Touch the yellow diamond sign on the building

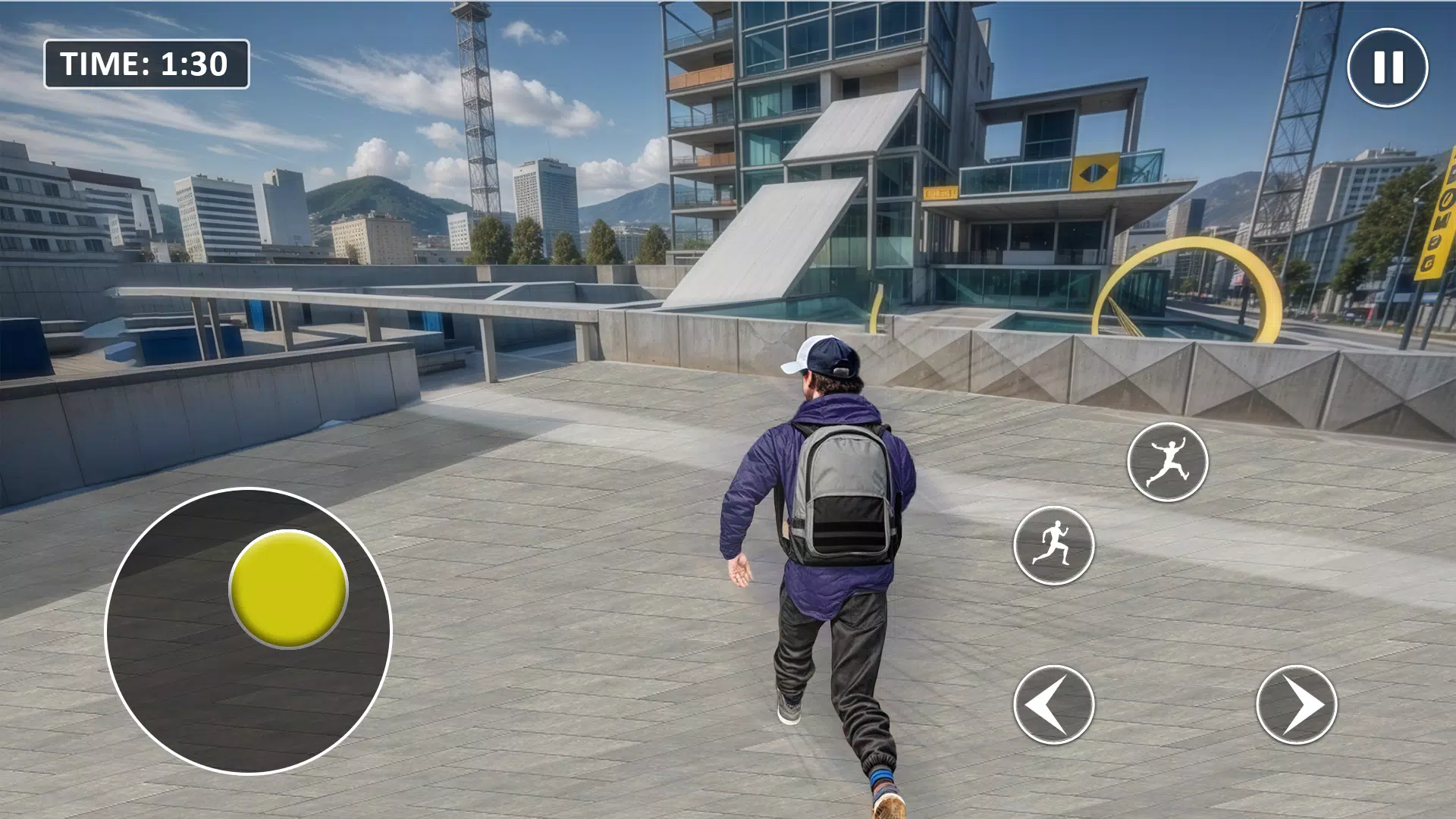1094,170
